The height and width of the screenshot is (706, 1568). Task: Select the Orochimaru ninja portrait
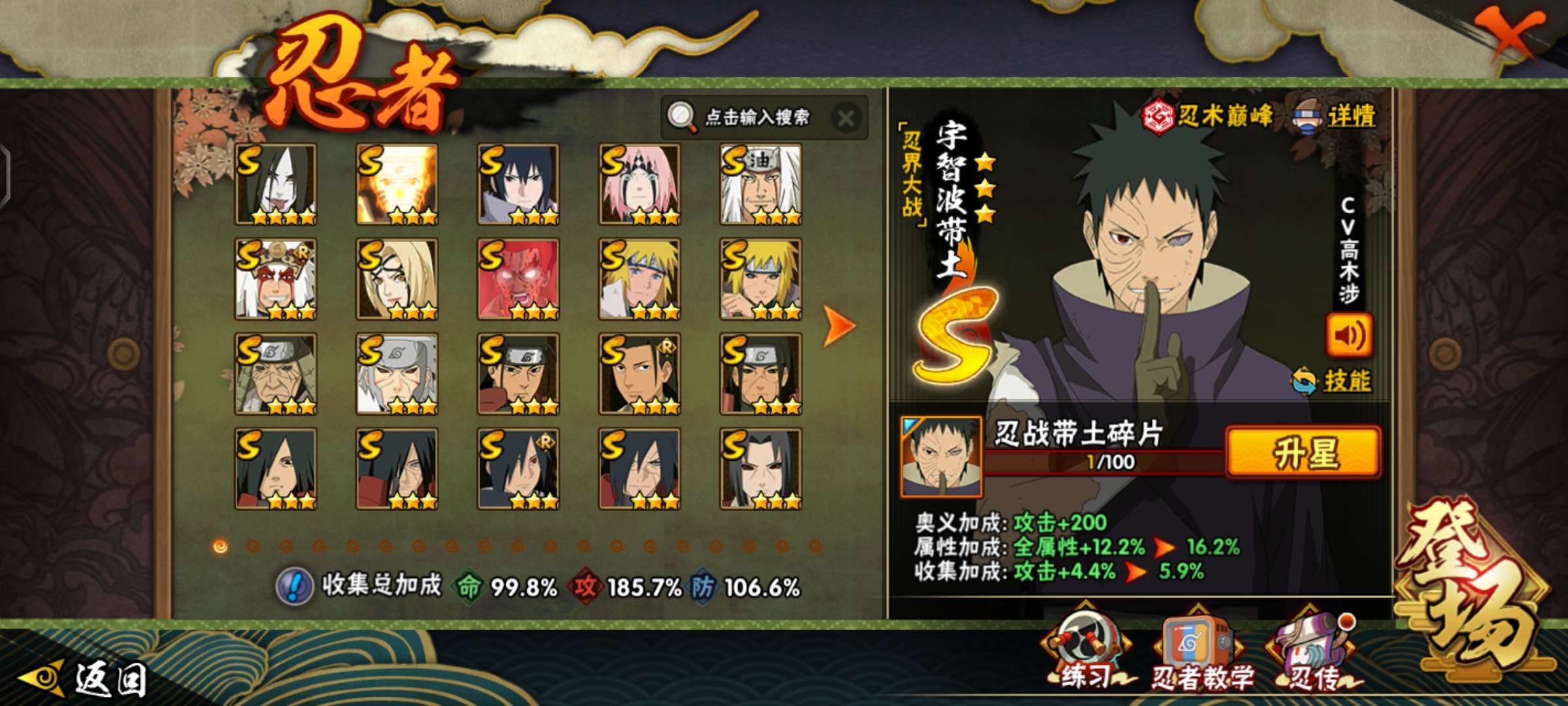click(x=276, y=184)
